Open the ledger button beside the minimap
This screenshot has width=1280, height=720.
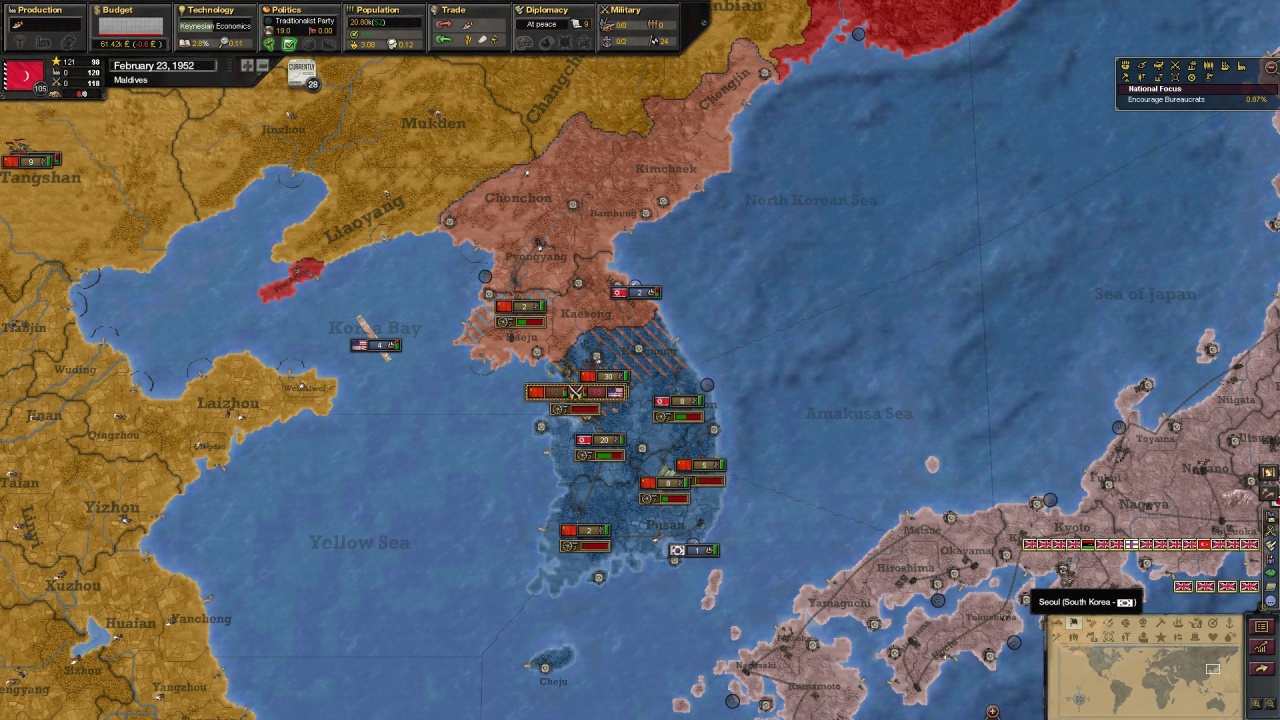tap(1261, 627)
